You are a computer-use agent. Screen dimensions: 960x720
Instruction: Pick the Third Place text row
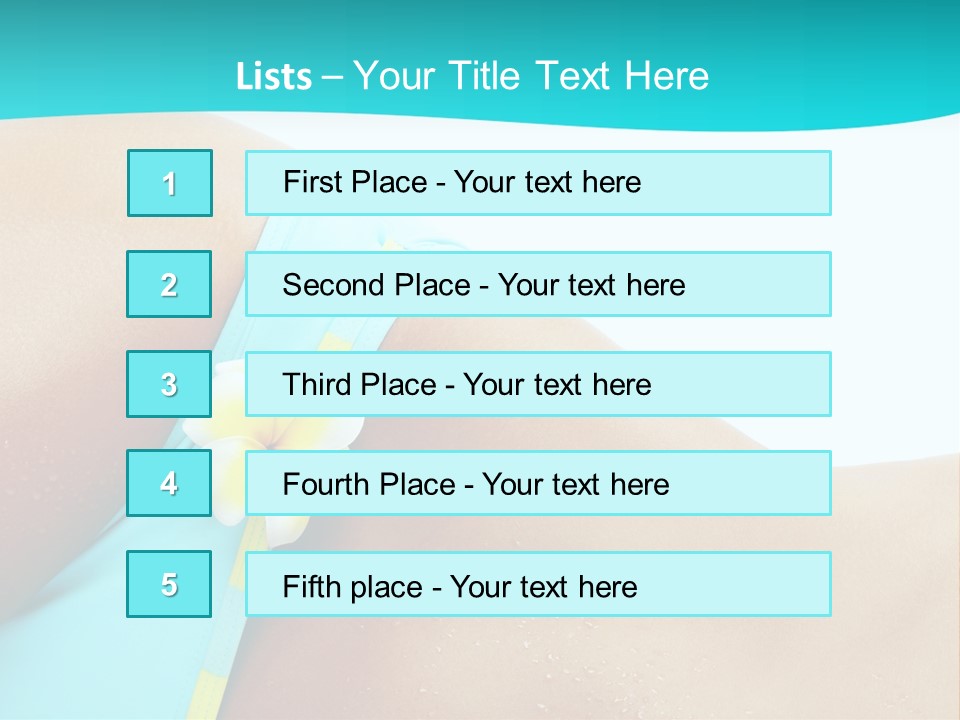coord(538,384)
